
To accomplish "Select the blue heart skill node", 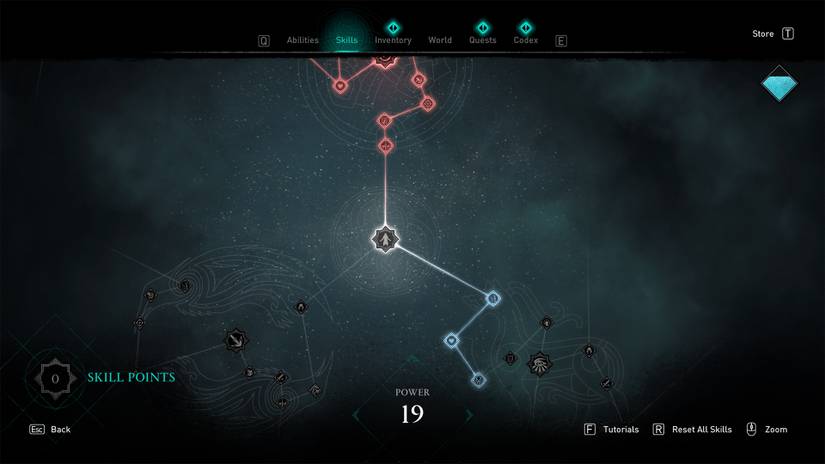I will 452,341.
